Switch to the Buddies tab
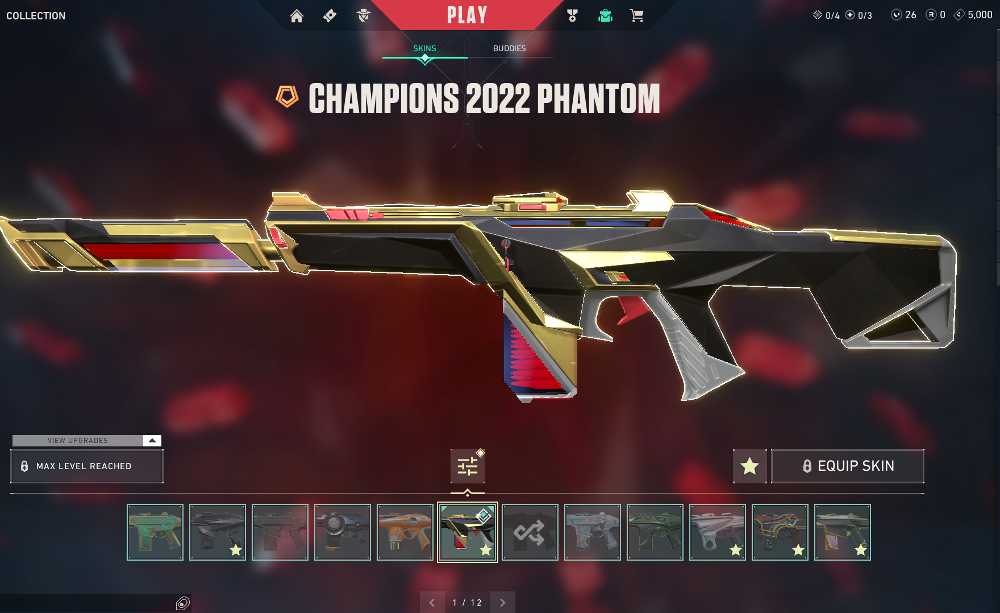This screenshot has width=1000, height=613. click(509, 48)
